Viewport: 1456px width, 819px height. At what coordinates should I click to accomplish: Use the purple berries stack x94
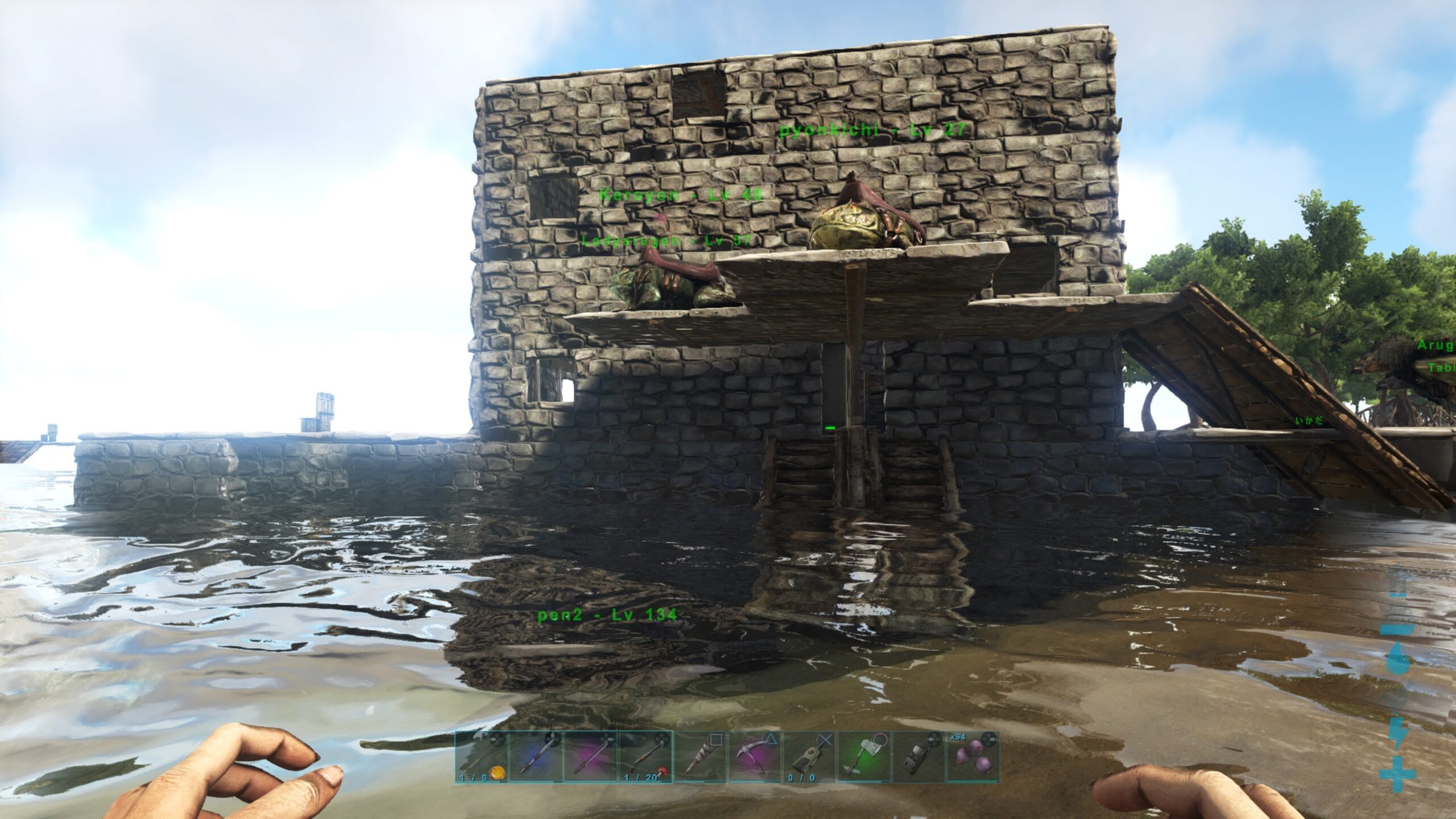(x=973, y=757)
